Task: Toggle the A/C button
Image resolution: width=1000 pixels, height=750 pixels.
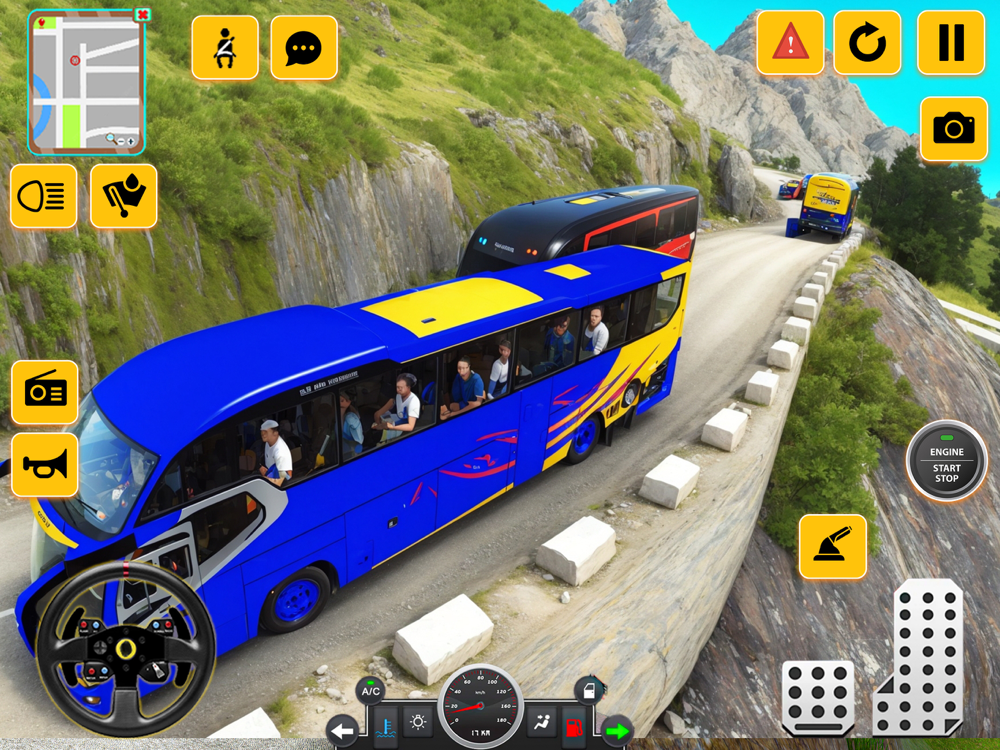Action: point(371,689)
